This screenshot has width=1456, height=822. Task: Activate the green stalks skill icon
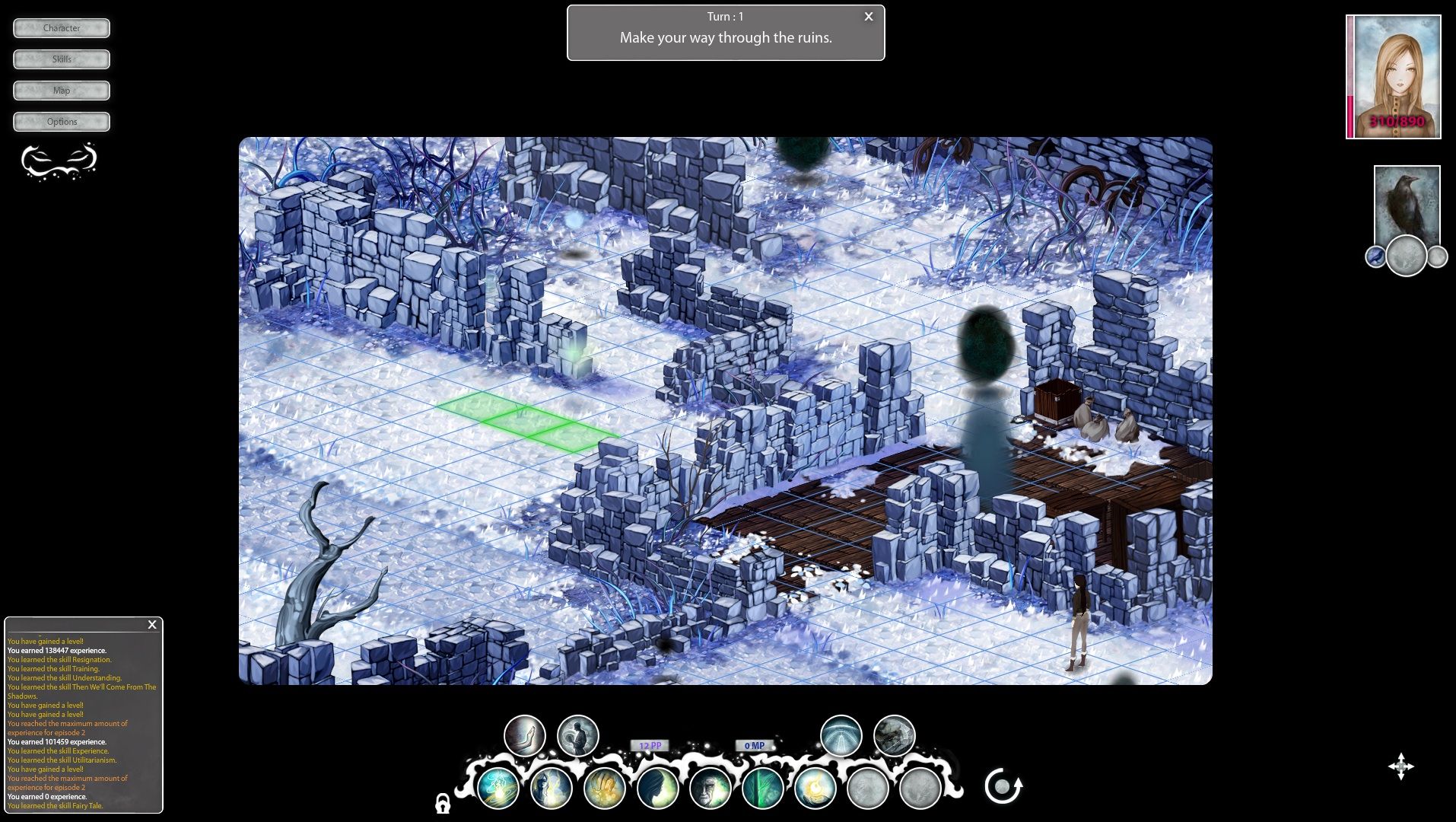pos(764,789)
